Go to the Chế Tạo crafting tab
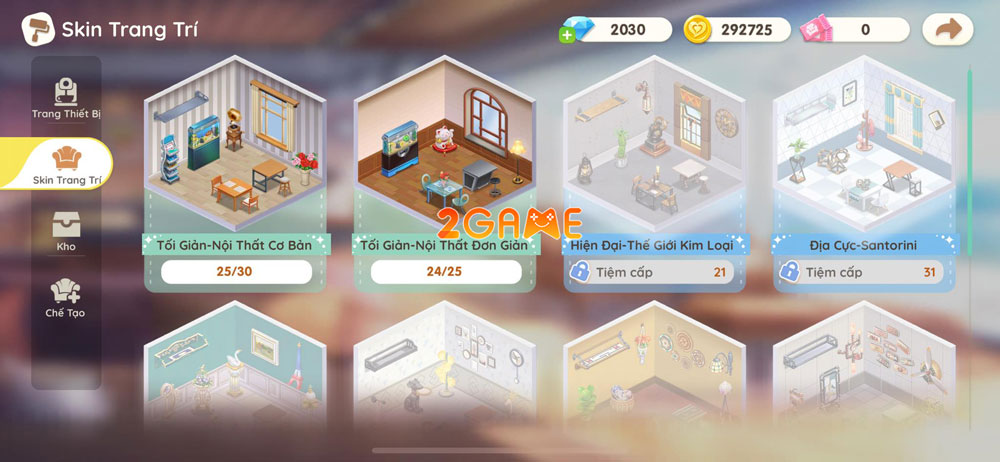The image size is (1000, 462). [x=66, y=297]
